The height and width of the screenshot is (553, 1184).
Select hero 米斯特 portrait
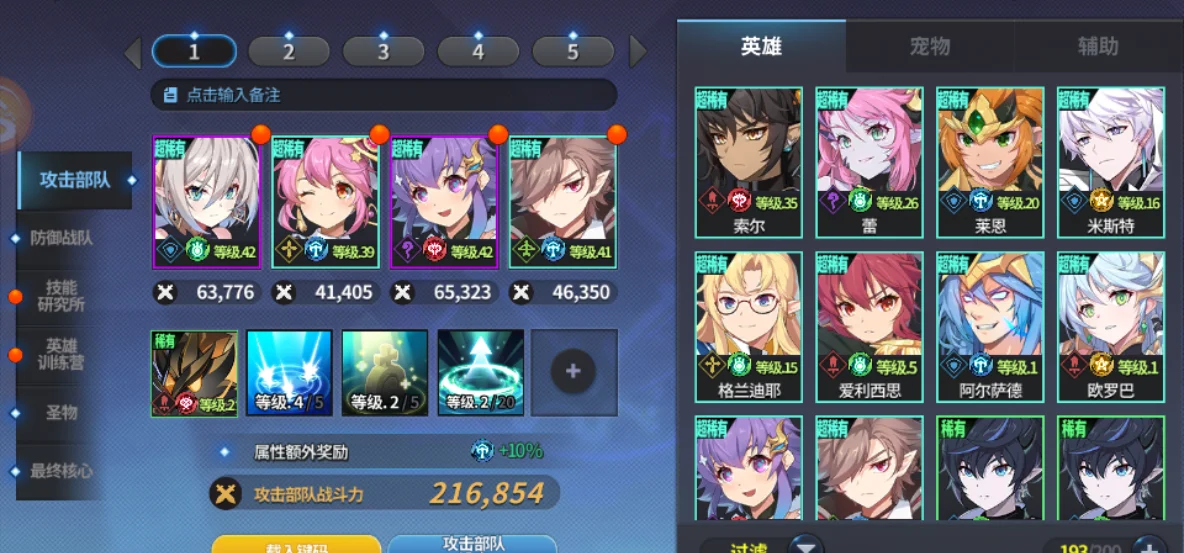click(1110, 160)
